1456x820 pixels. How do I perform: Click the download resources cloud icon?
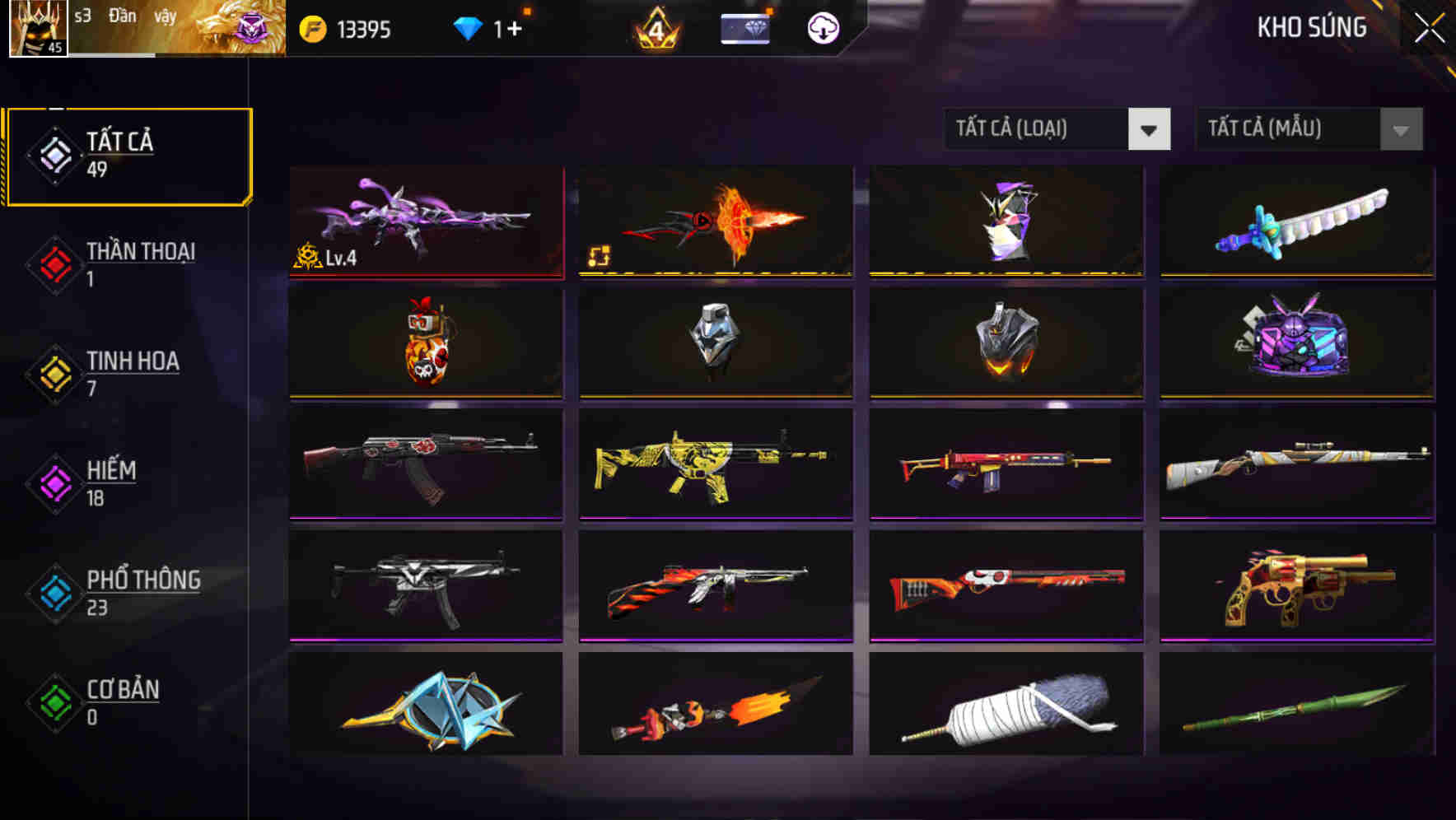coord(820,27)
